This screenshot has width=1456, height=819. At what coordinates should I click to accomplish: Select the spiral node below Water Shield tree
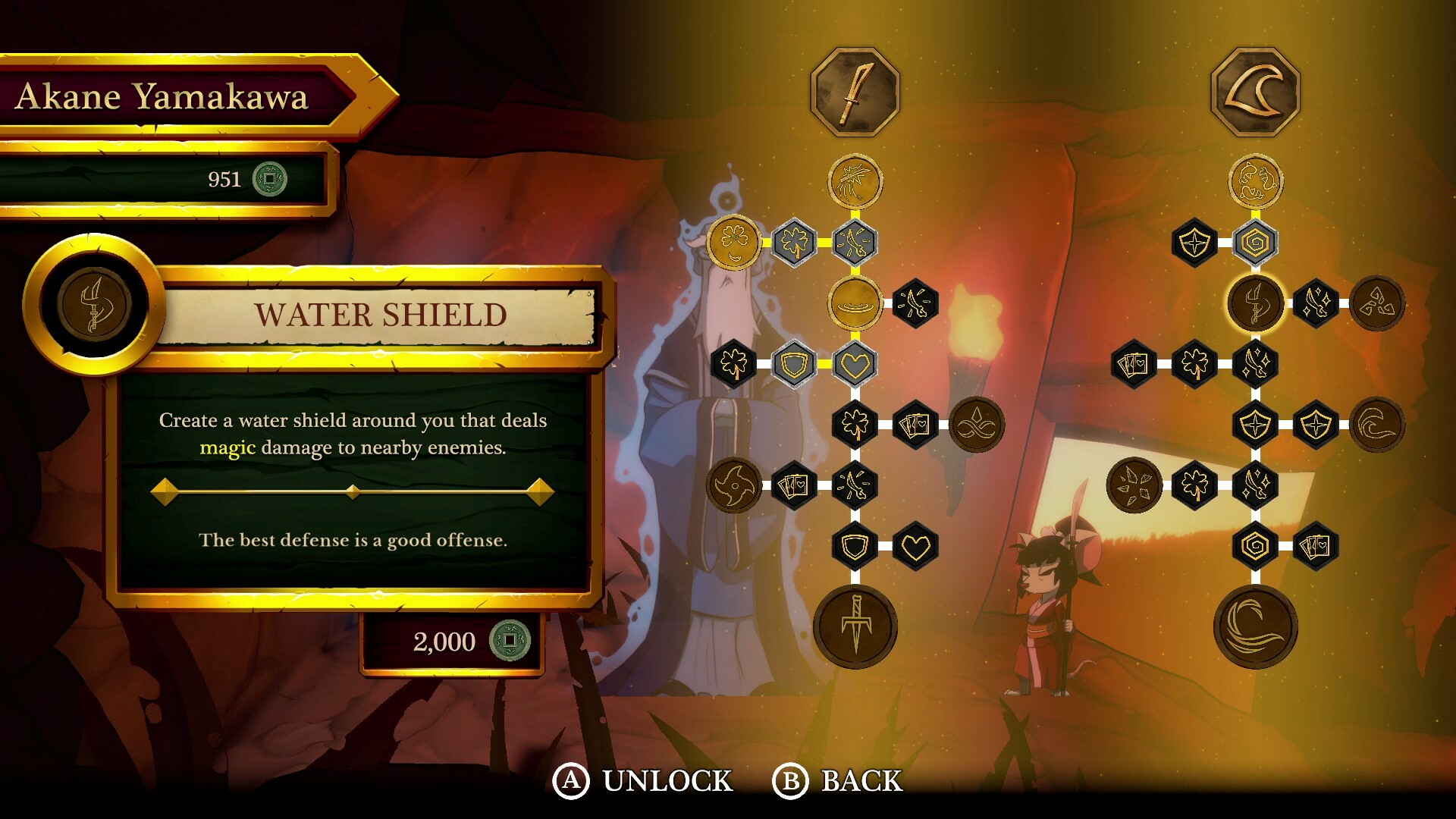point(1255,544)
